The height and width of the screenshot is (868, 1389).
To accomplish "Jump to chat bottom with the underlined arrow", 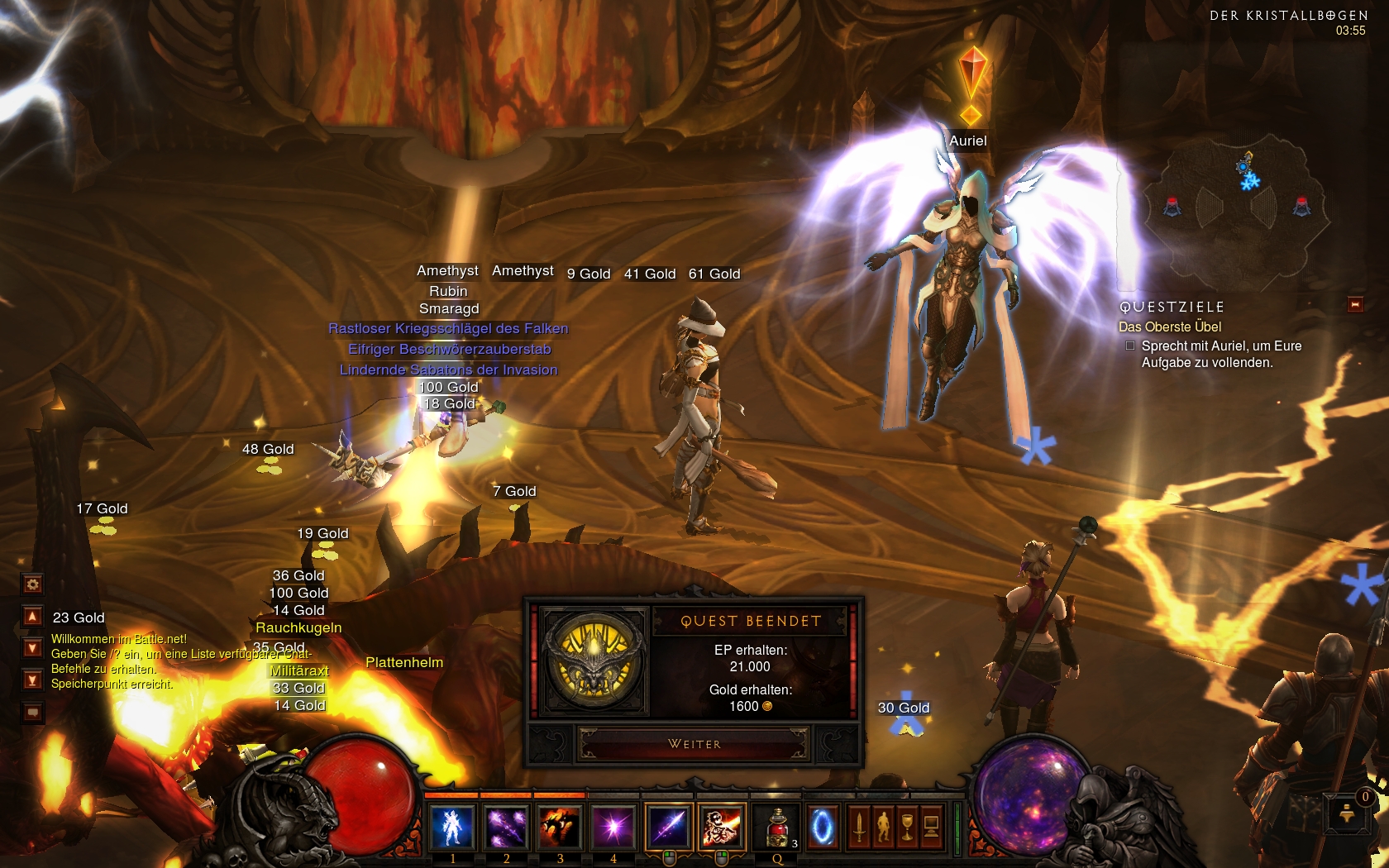I will pos(32,680).
